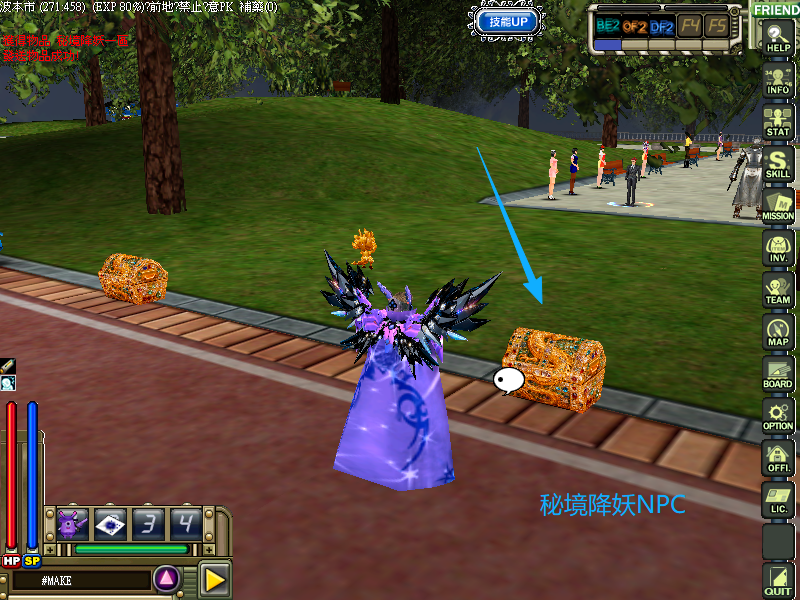
Task: Open the BOARD button
Action: (x=778, y=374)
